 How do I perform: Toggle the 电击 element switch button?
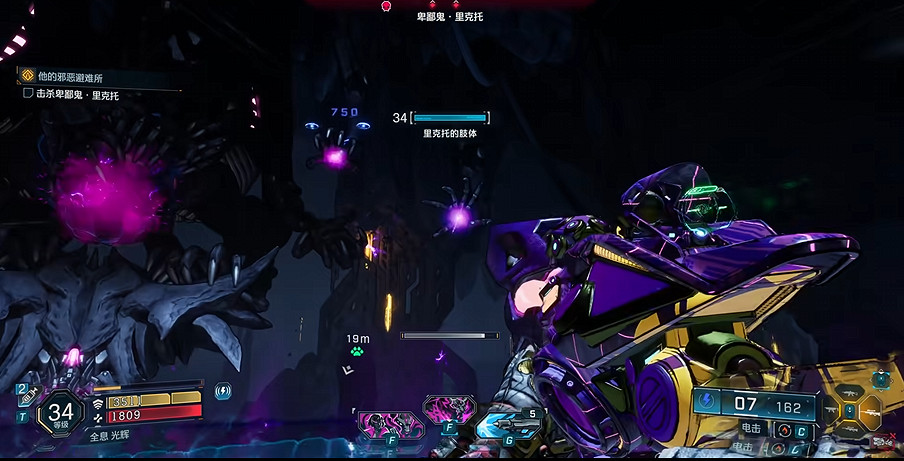pos(782,430)
